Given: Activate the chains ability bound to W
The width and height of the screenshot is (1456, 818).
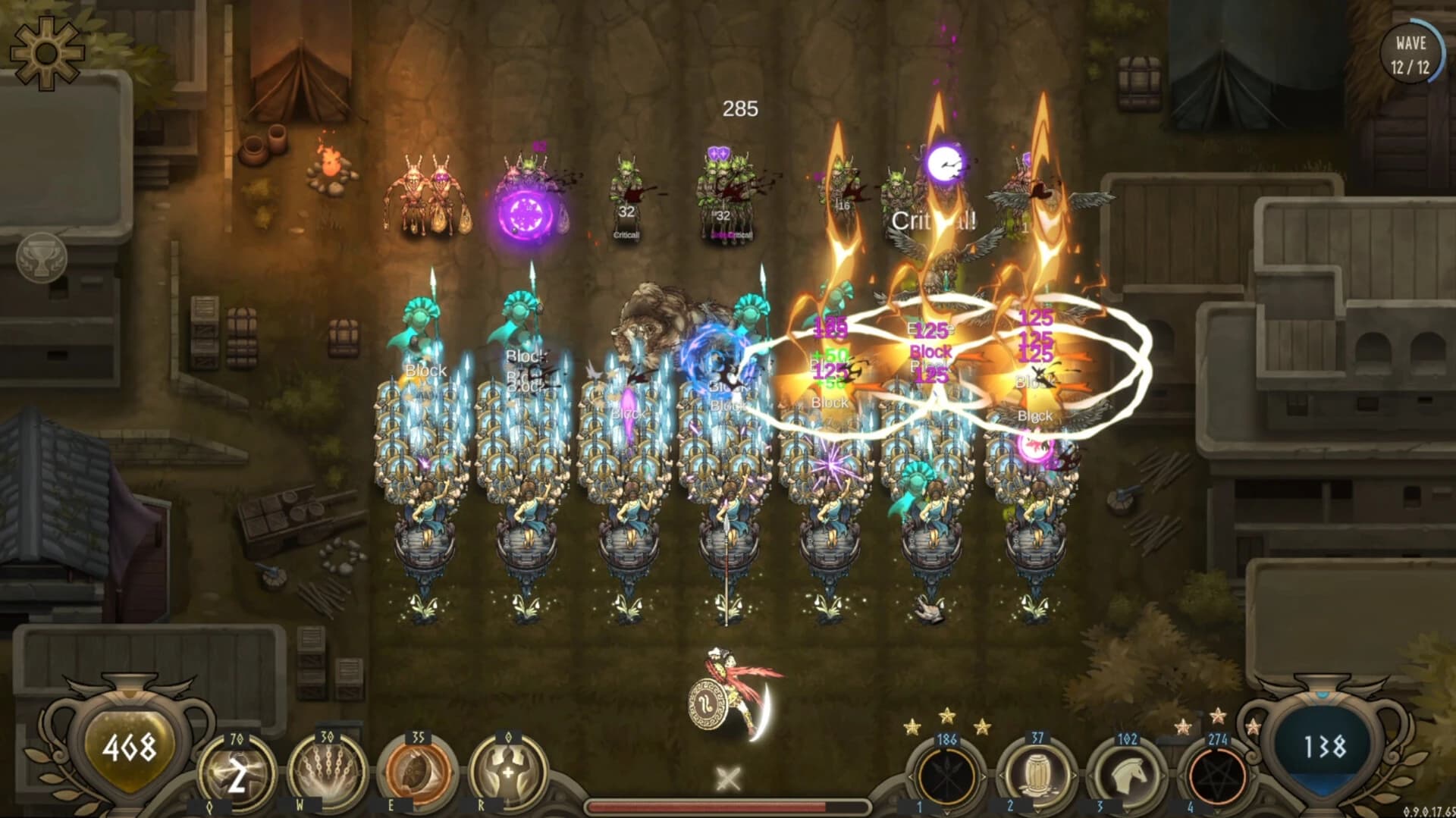Looking at the screenshot, I should tap(328, 771).
